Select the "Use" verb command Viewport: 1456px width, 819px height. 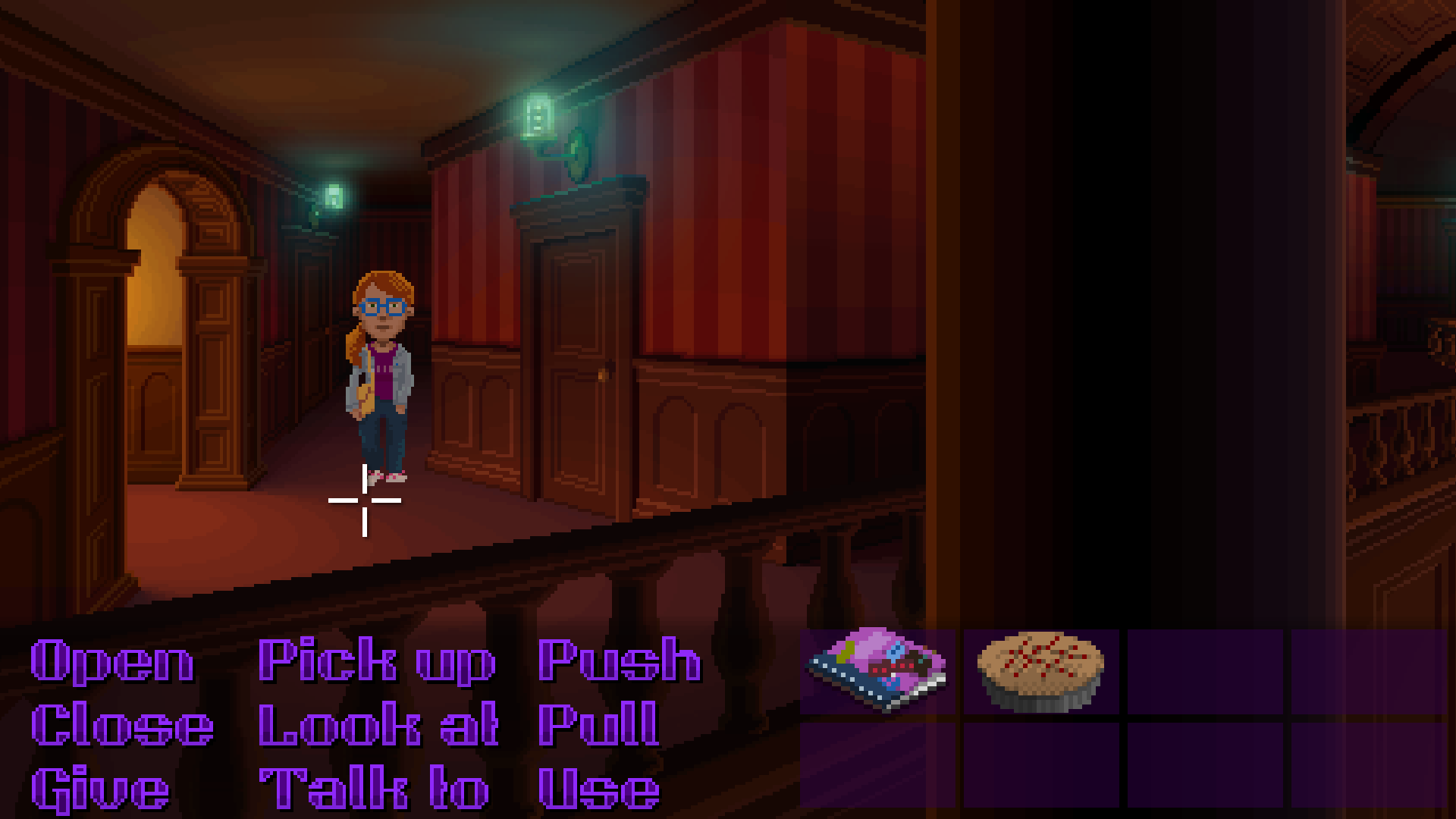coord(599,789)
